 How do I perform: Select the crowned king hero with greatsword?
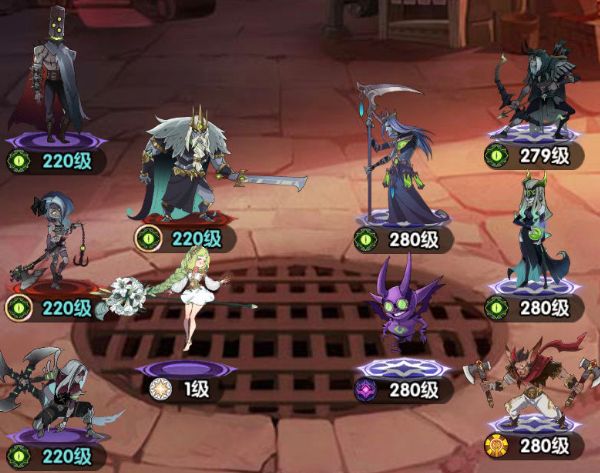[190, 170]
